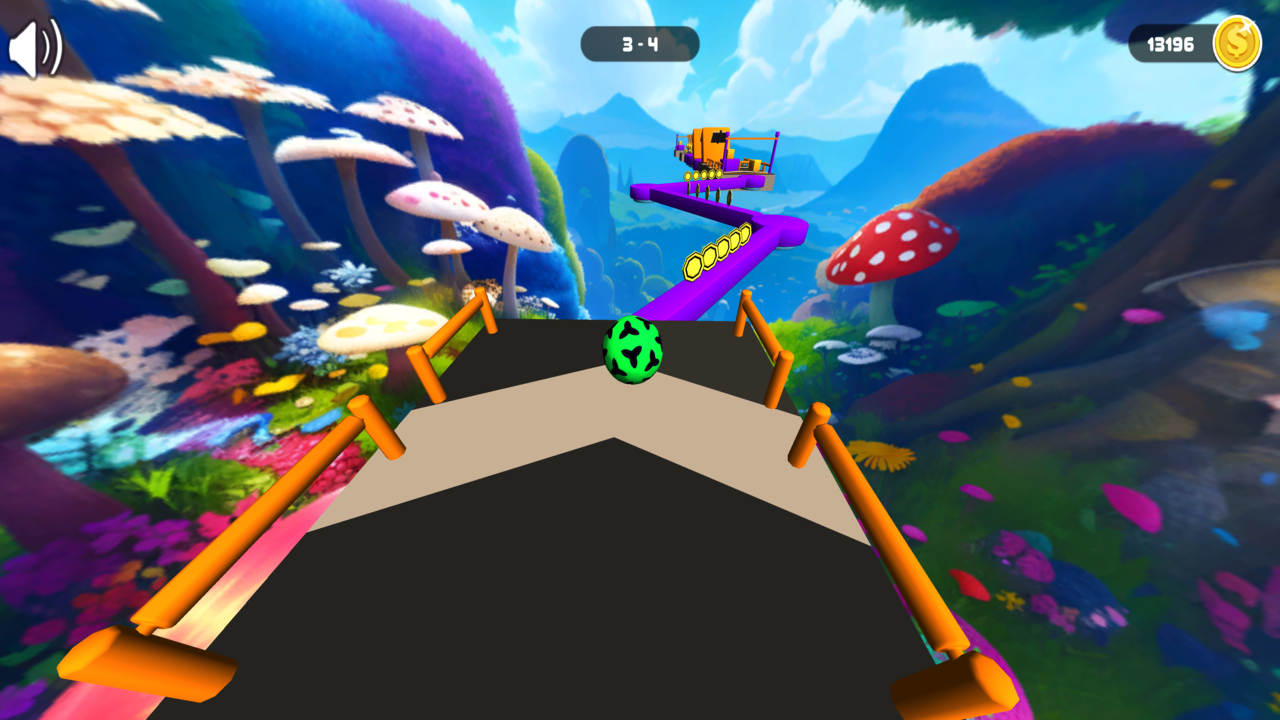Click the gold coin icon next to the balance
The height and width of the screenshot is (720, 1280).
pyautogui.click(x=1236, y=44)
